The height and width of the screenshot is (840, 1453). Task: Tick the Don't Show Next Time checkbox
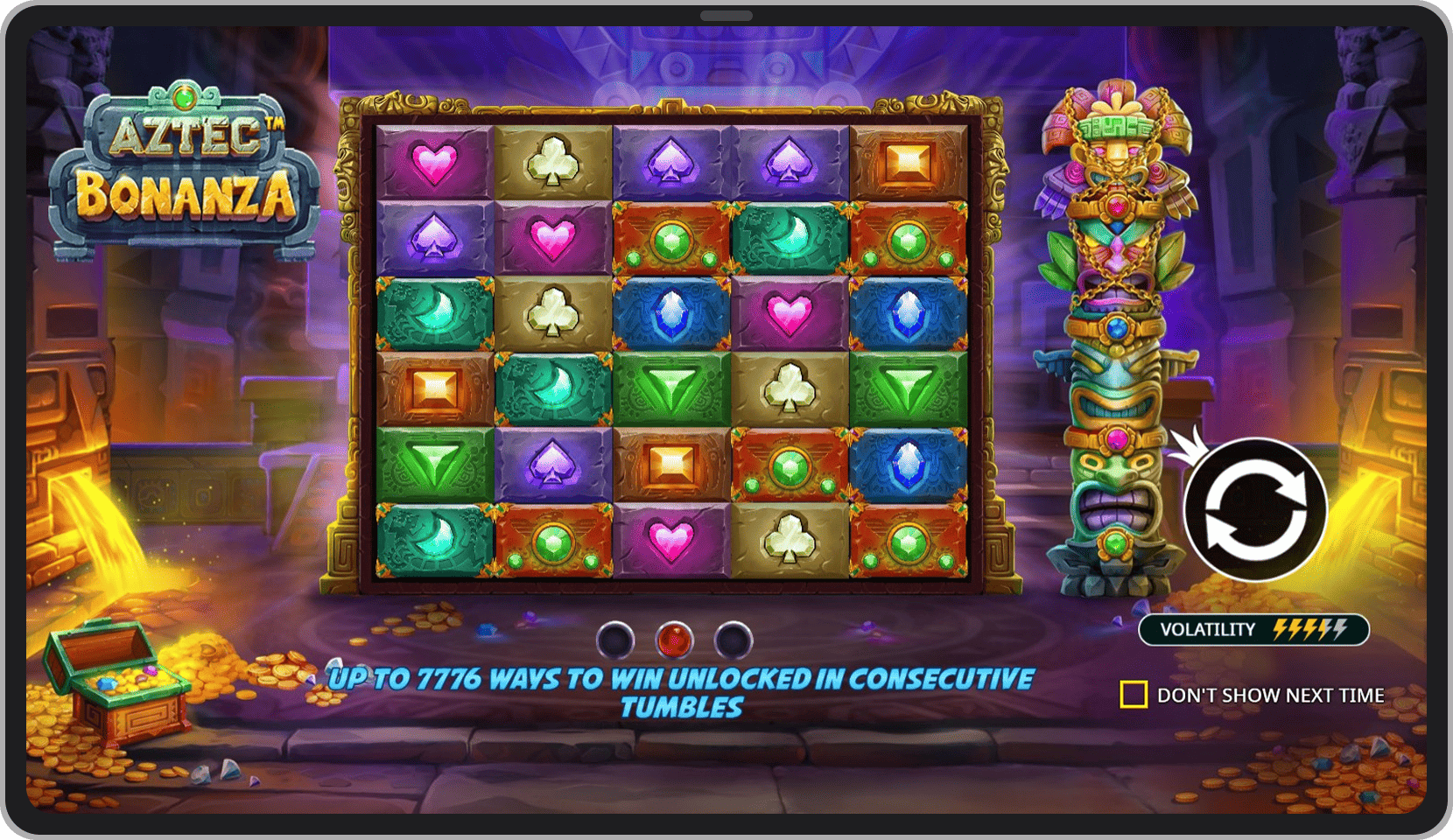click(x=1134, y=695)
